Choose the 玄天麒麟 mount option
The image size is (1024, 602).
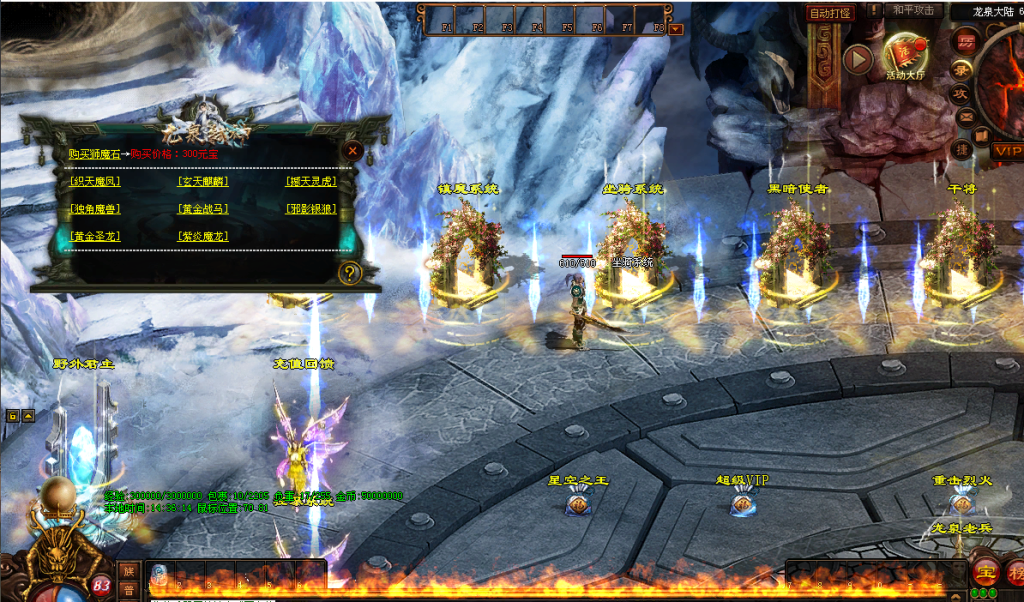(202, 182)
